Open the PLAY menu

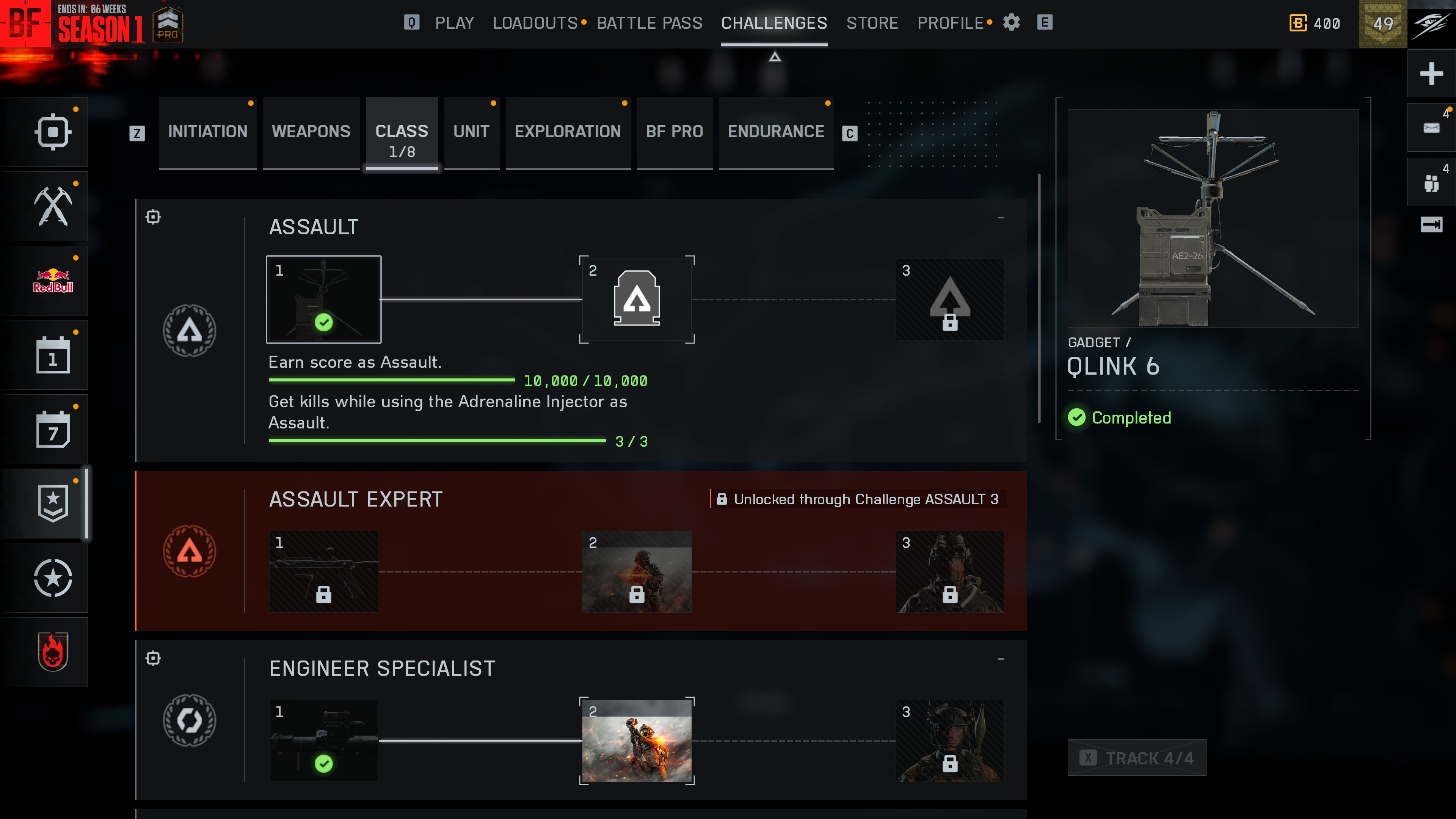pyautogui.click(x=454, y=23)
